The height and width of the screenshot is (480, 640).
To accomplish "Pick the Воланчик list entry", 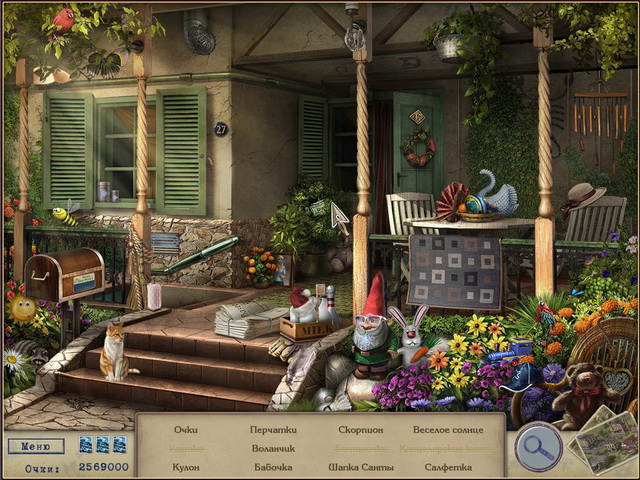I will pos(272,448).
